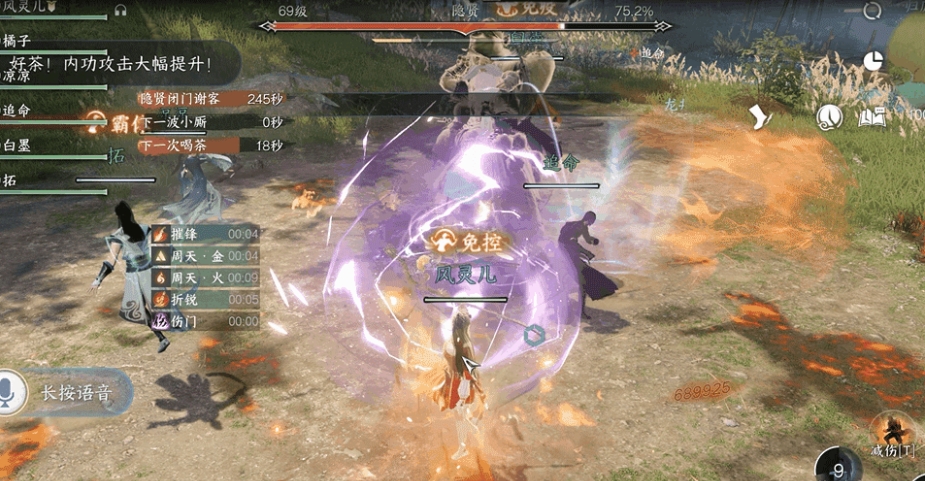
Task: Open the book guide icon
Action: 873,118
